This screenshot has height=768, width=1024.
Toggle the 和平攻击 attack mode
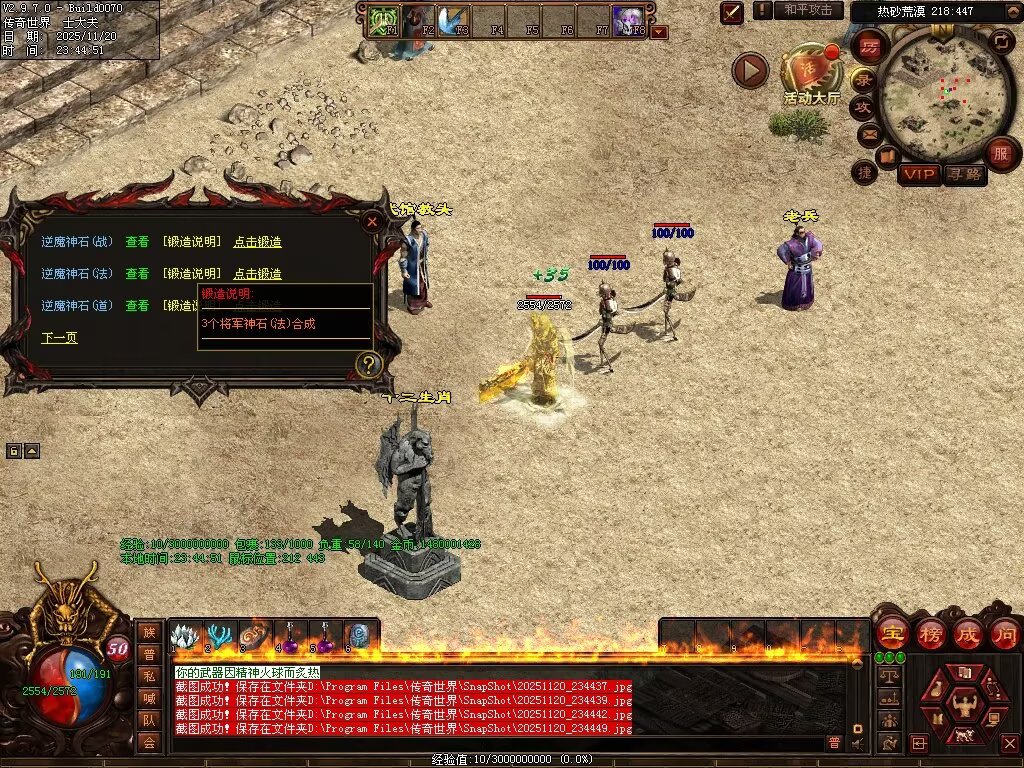point(808,10)
